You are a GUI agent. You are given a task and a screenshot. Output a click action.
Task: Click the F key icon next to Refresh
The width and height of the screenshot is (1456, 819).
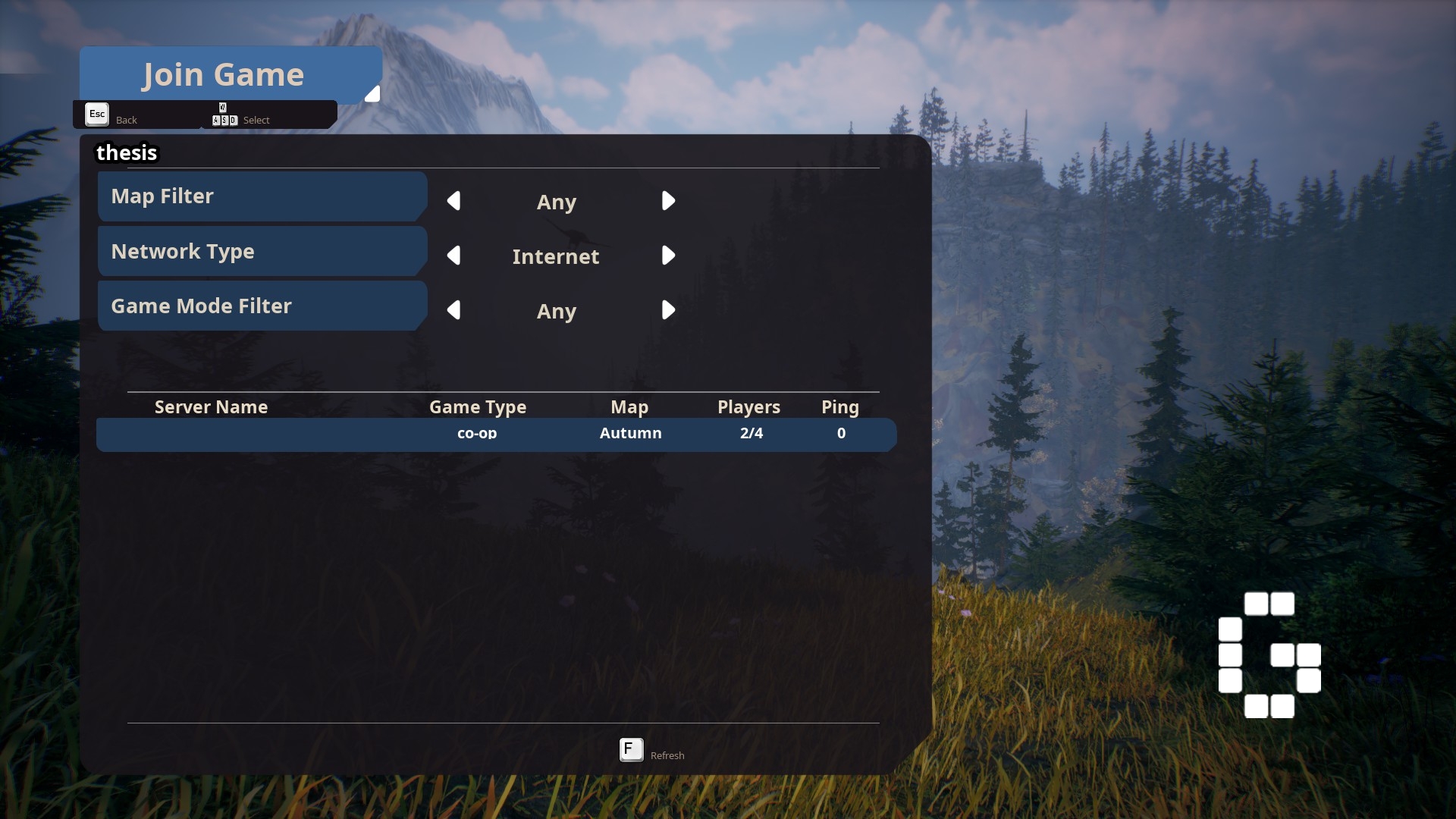(630, 750)
